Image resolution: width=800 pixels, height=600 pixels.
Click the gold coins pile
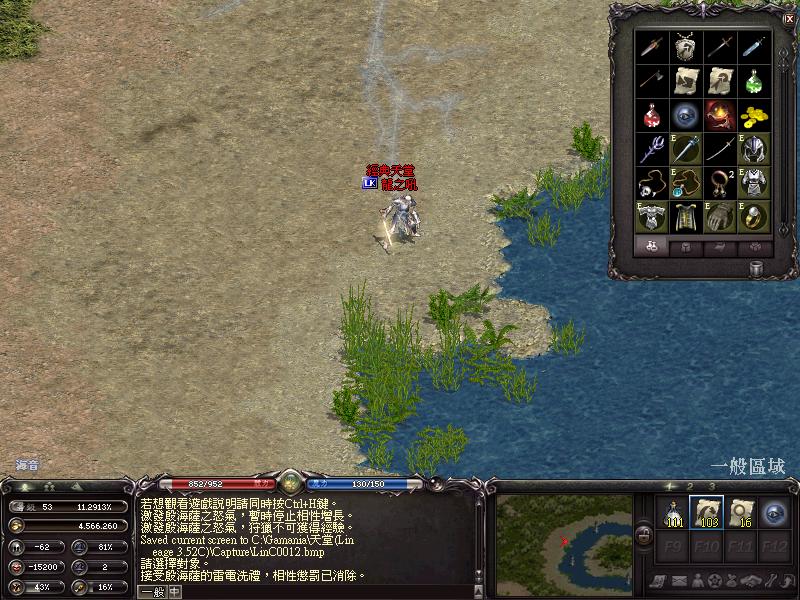coord(754,115)
